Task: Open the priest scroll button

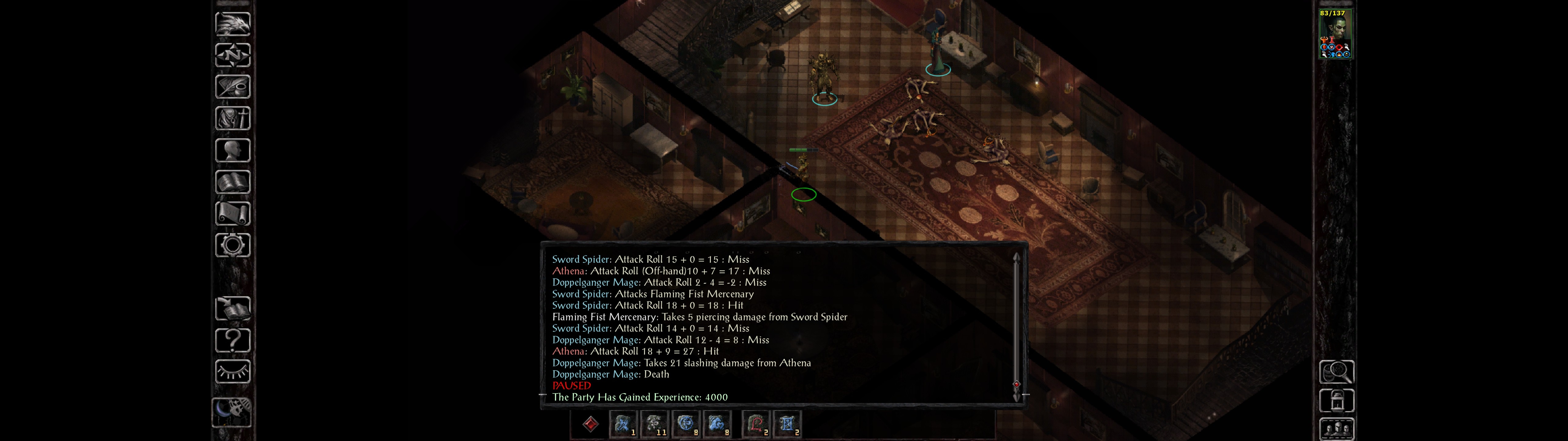Action: click(232, 213)
